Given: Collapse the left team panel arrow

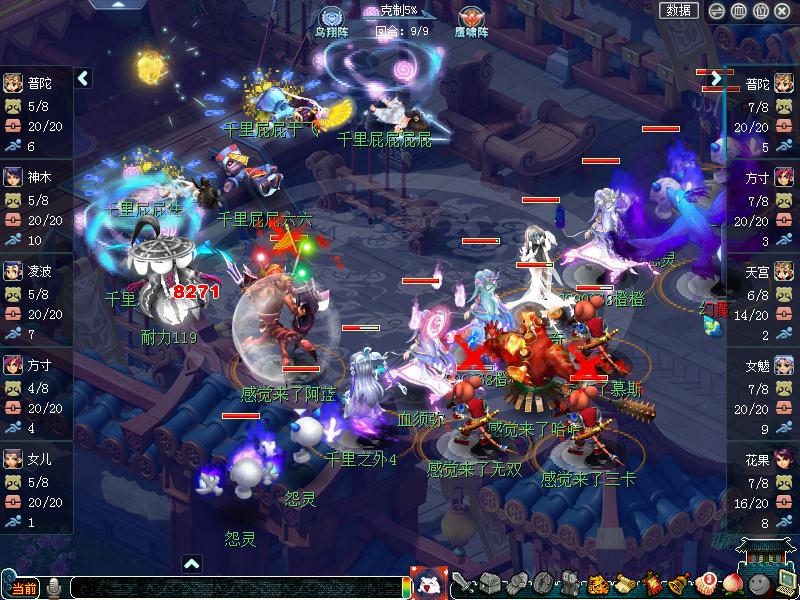Looking at the screenshot, I should (x=83, y=77).
